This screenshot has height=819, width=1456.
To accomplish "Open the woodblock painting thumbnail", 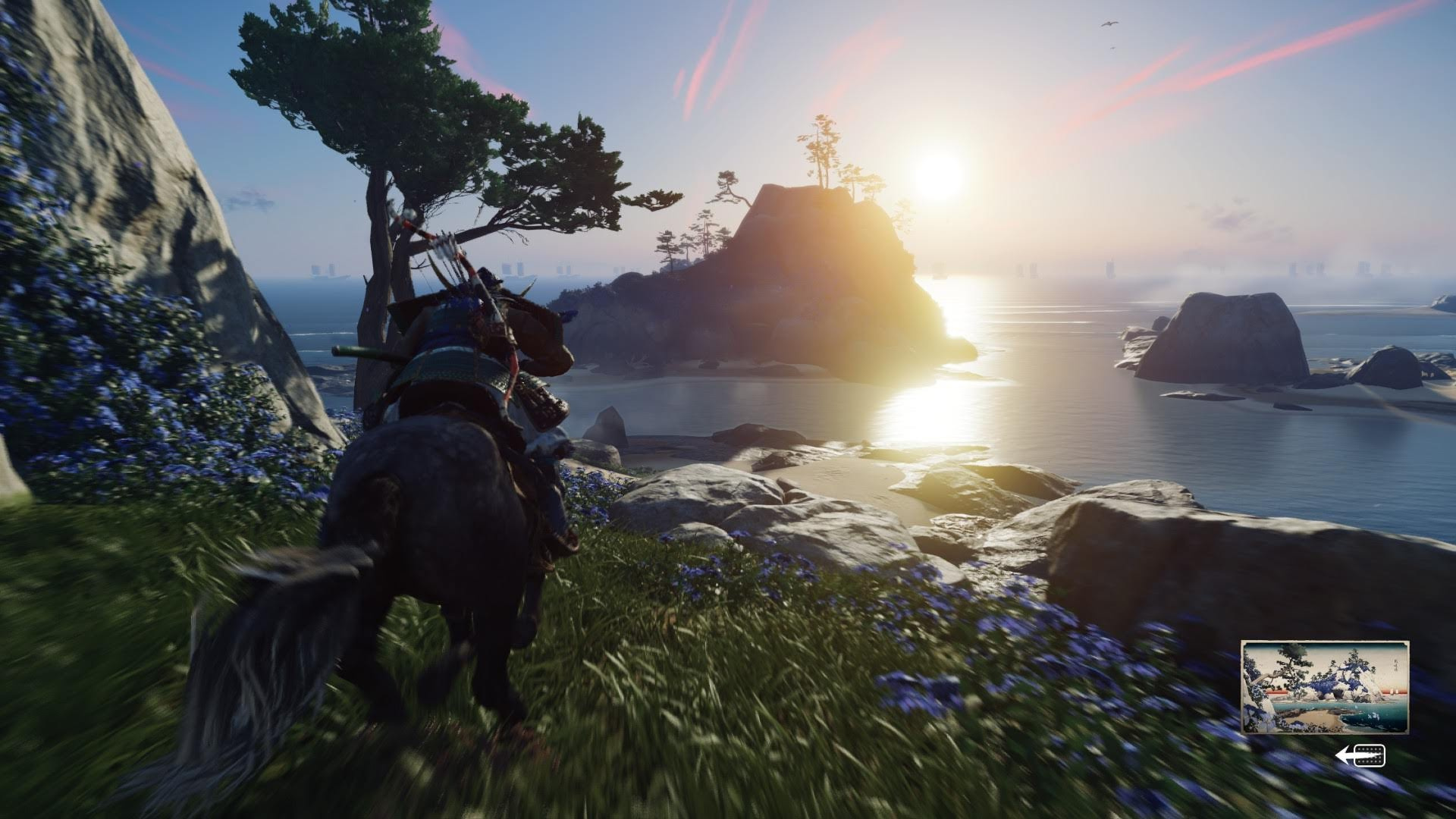I will pyautogui.click(x=1324, y=687).
